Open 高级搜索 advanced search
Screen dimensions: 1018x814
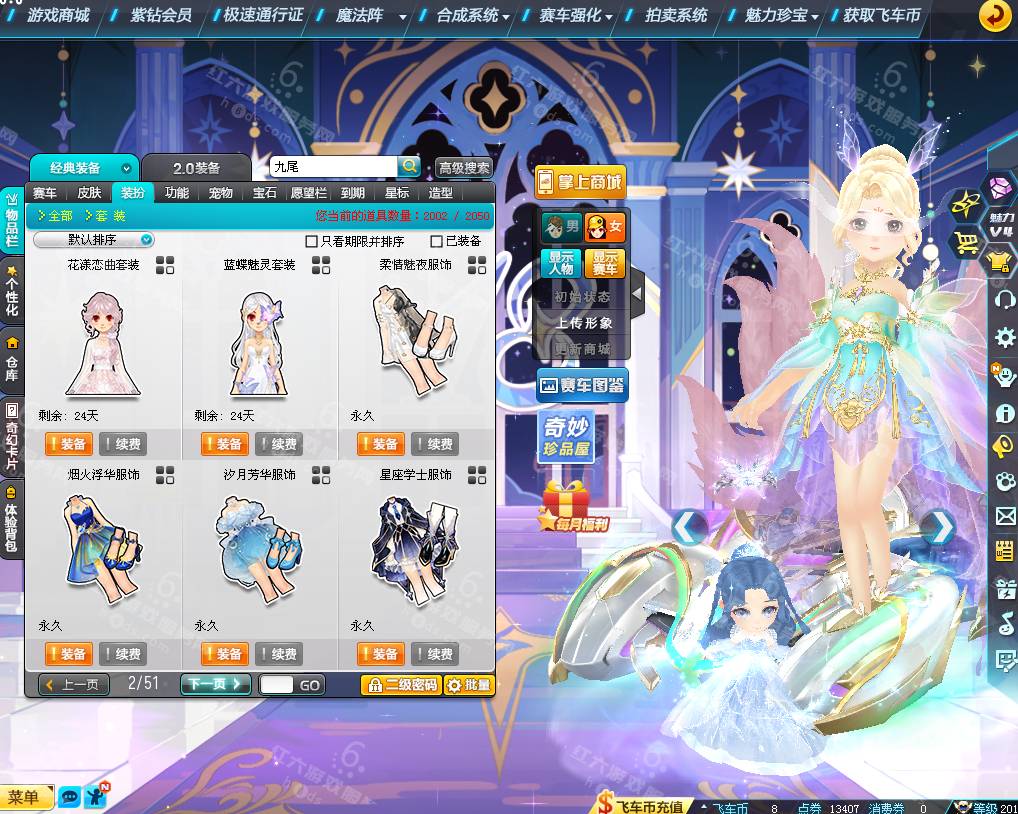(x=464, y=168)
